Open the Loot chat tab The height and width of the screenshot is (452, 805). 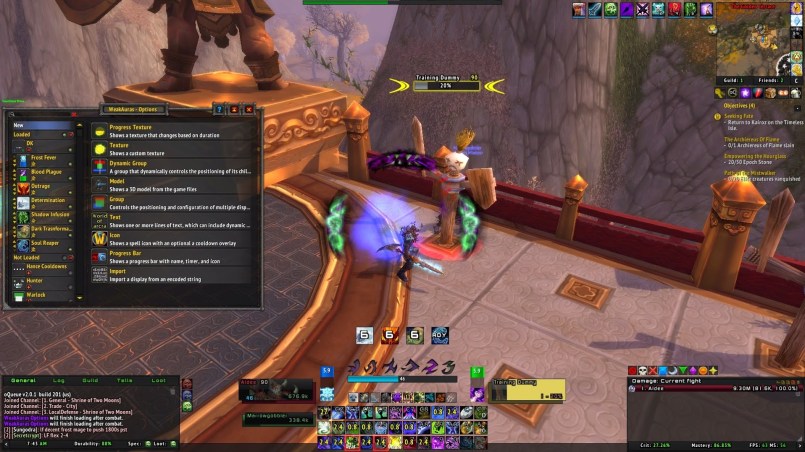(158, 381)
